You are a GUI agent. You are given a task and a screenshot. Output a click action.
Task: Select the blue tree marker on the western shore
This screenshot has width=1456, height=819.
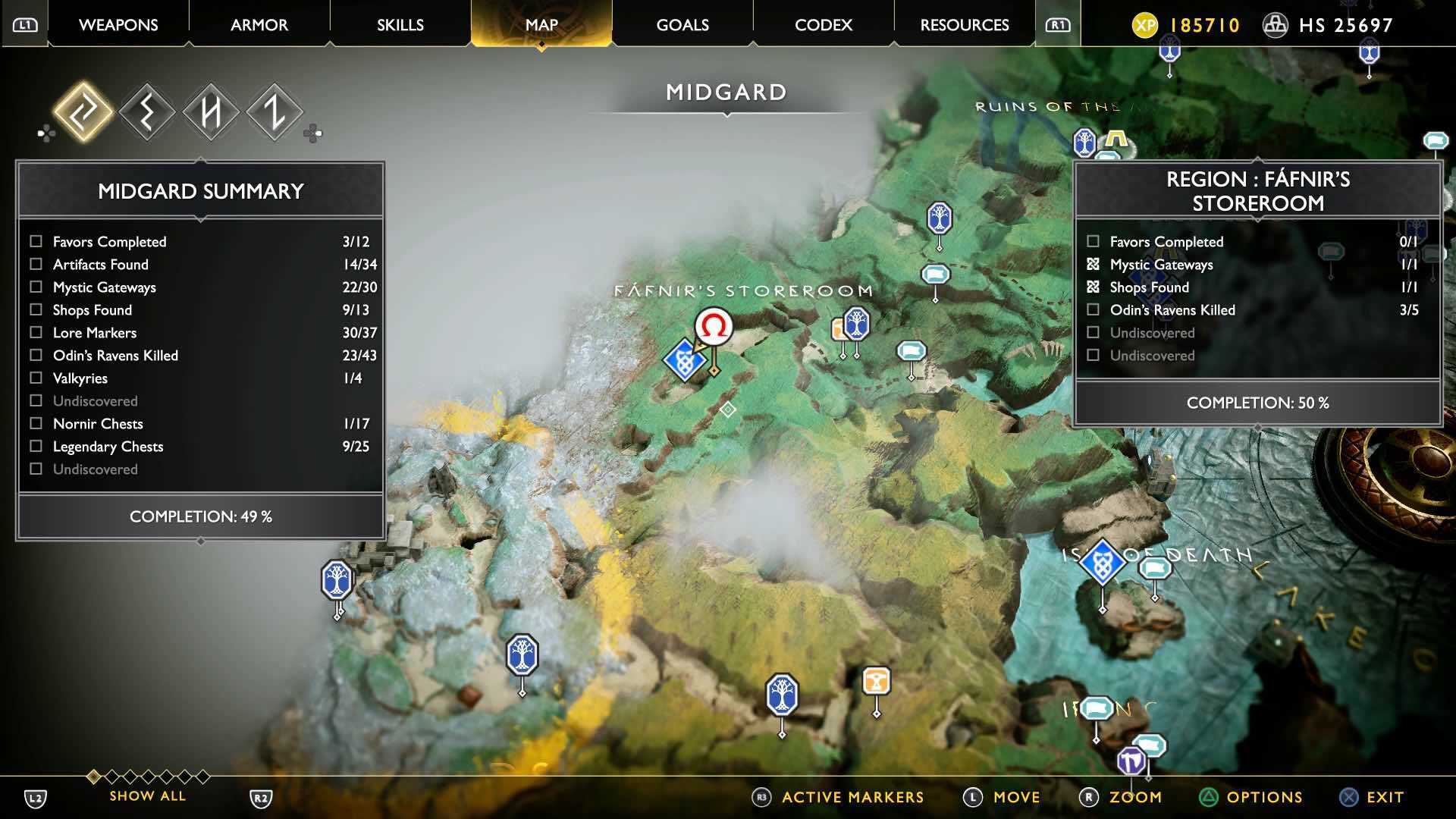336,578
